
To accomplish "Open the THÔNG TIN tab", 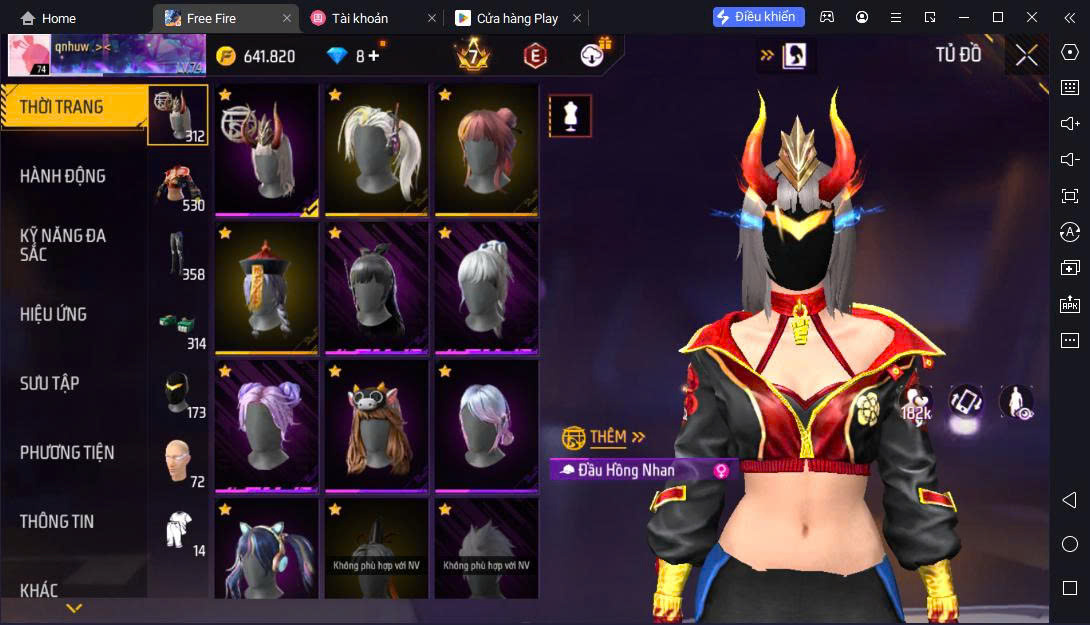I will pyautogui.click(x=57, y=521).
